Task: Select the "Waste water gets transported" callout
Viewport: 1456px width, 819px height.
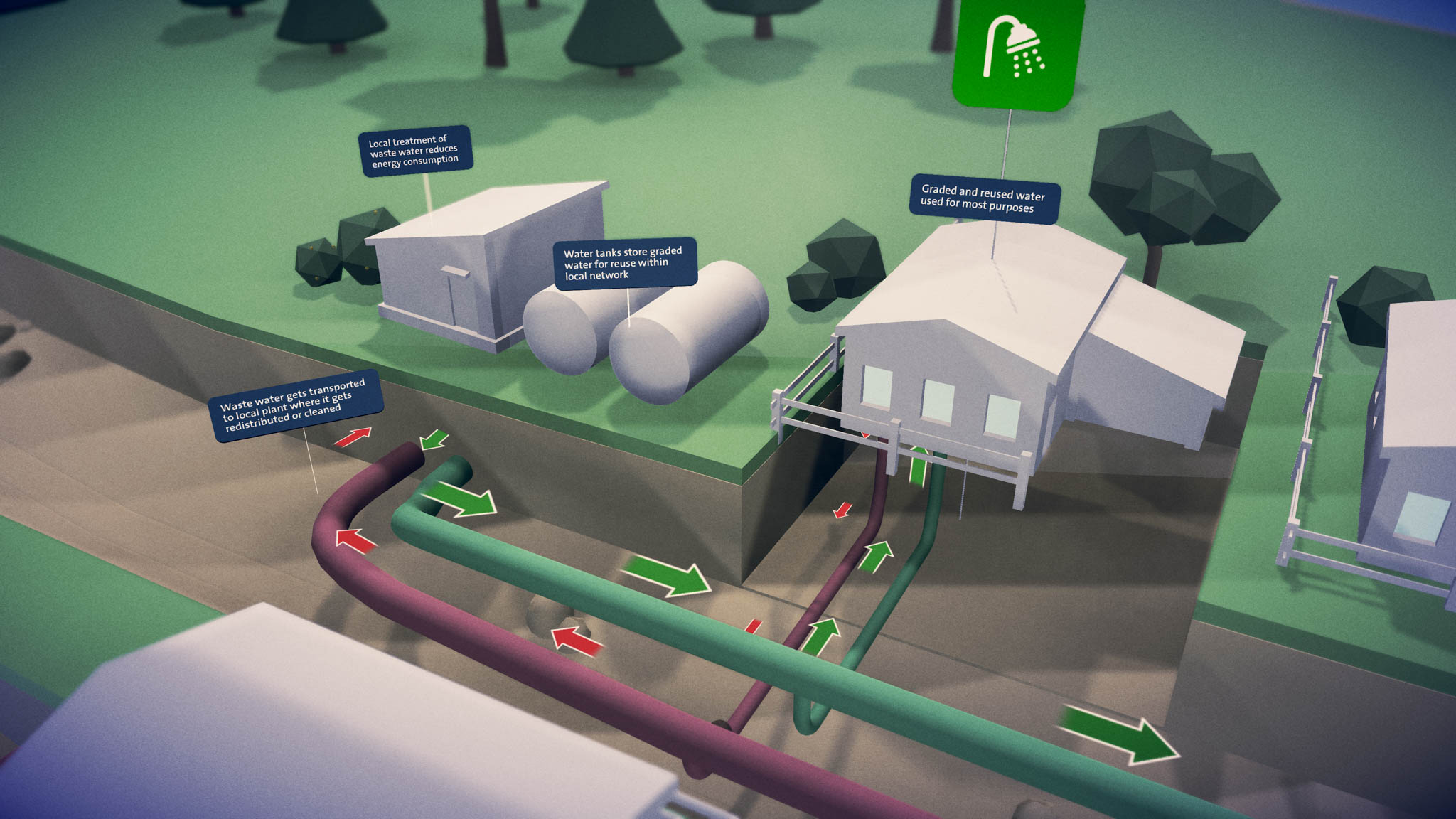Action: (x=295, y=406)
